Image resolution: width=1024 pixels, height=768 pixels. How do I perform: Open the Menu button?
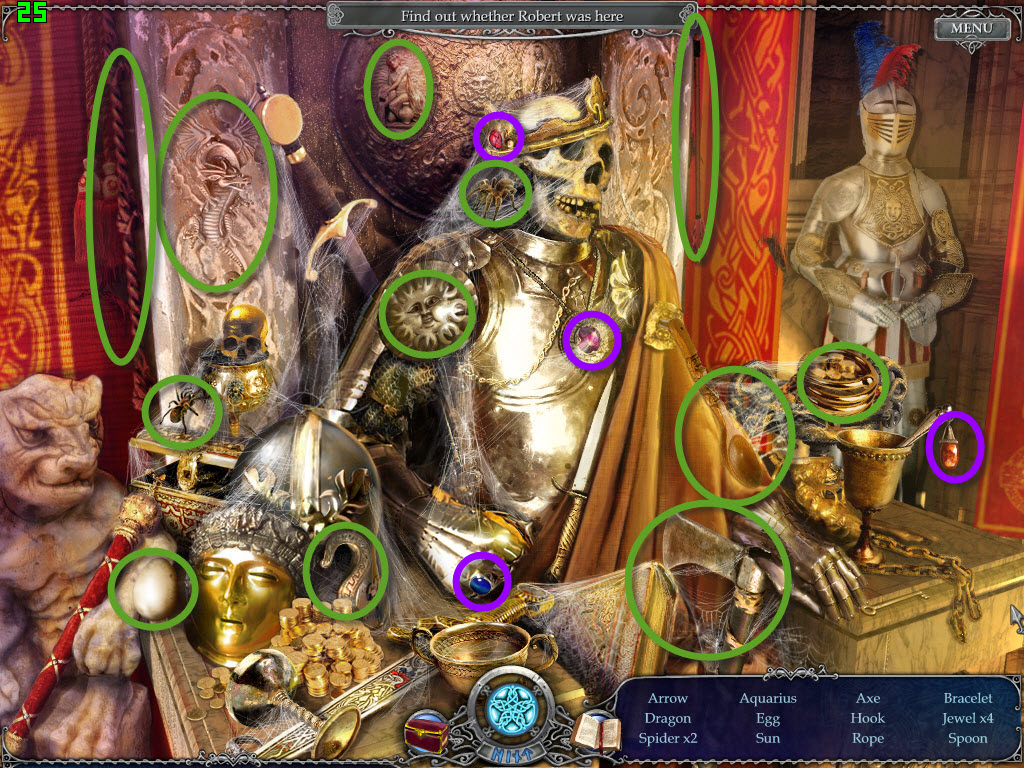970,27
